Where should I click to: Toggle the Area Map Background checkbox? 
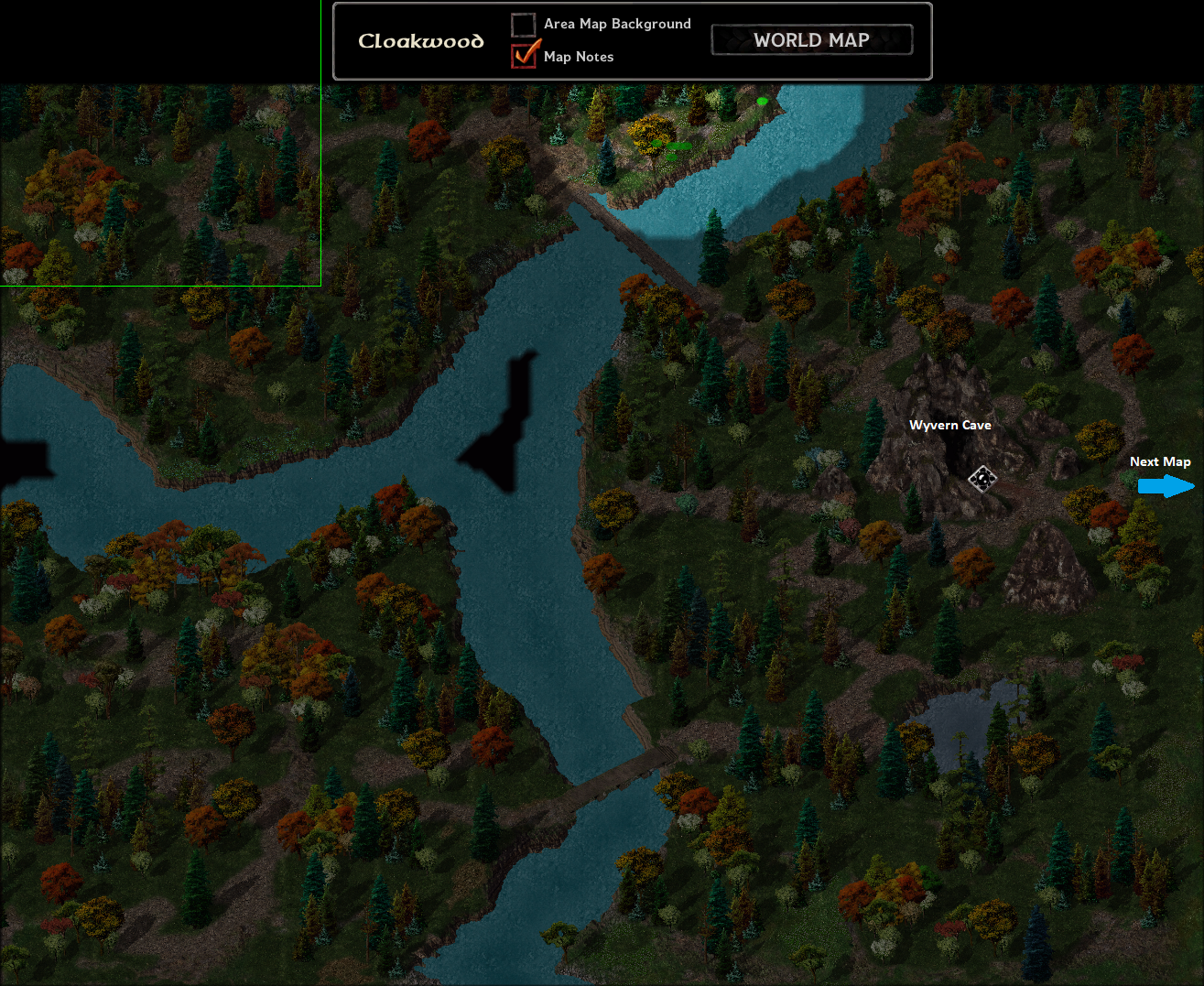tap(523, 24)
